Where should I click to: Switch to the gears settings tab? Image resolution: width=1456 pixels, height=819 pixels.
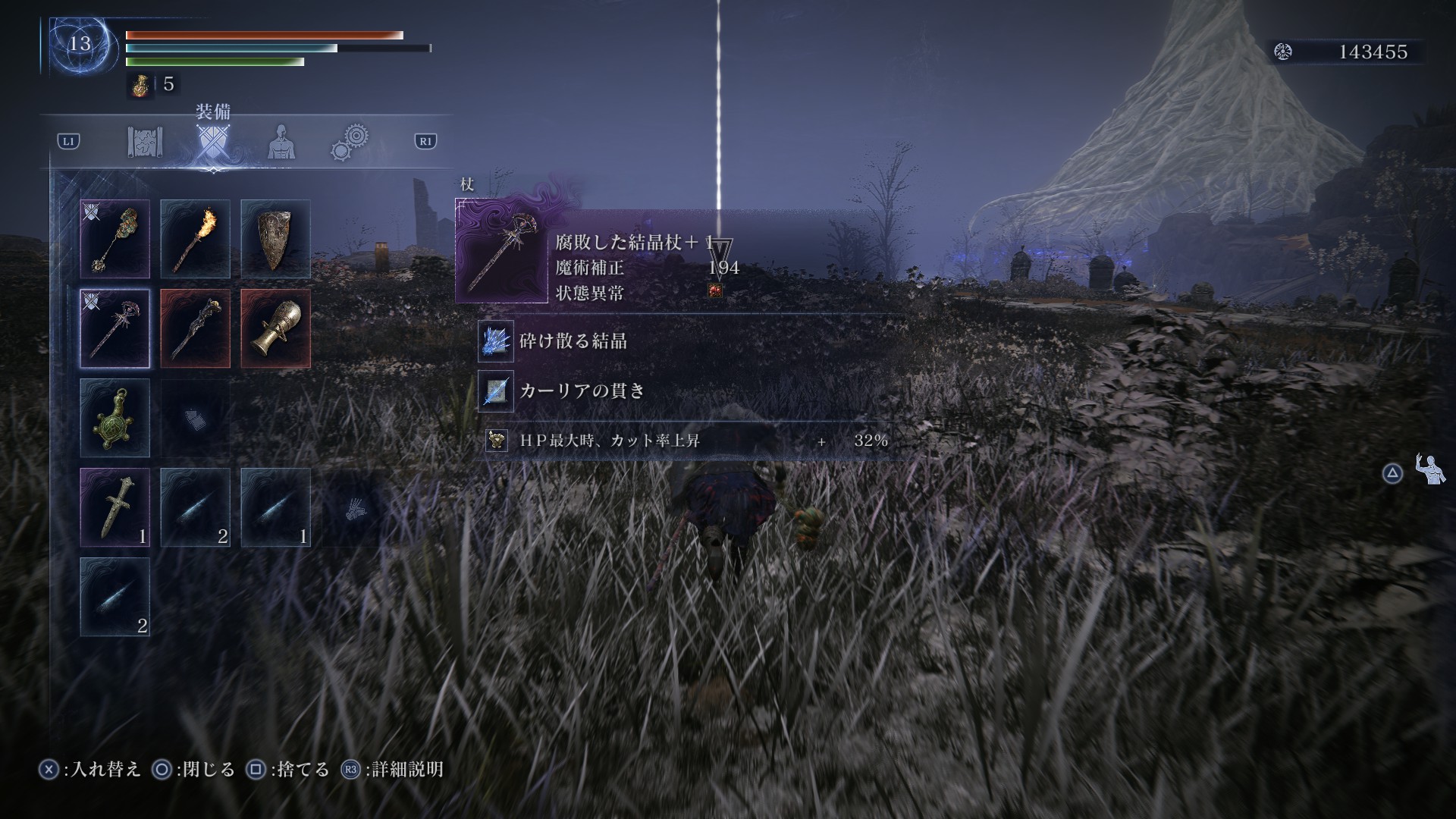(350, 143)
